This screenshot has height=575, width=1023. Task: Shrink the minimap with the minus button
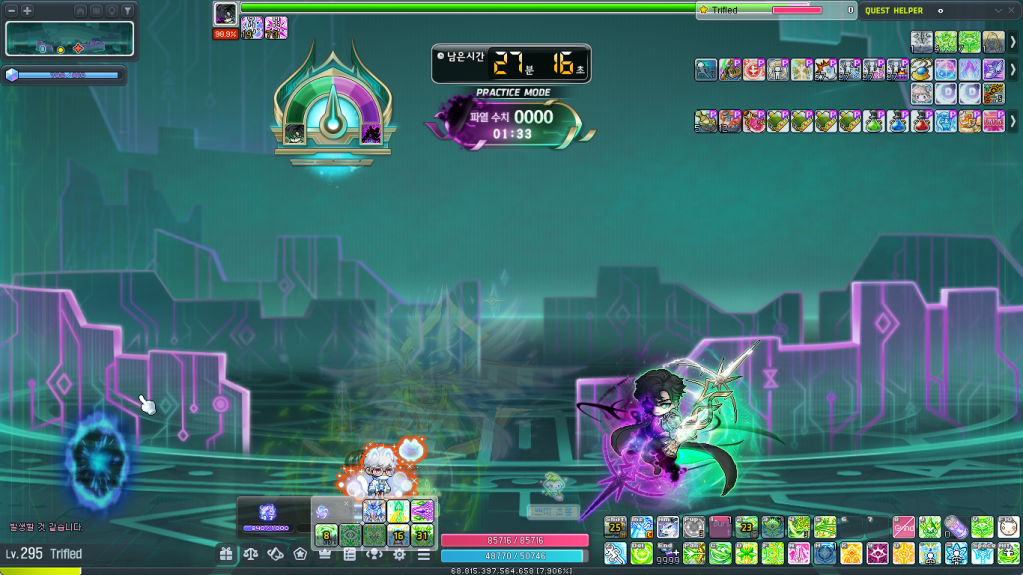(11, 10)
